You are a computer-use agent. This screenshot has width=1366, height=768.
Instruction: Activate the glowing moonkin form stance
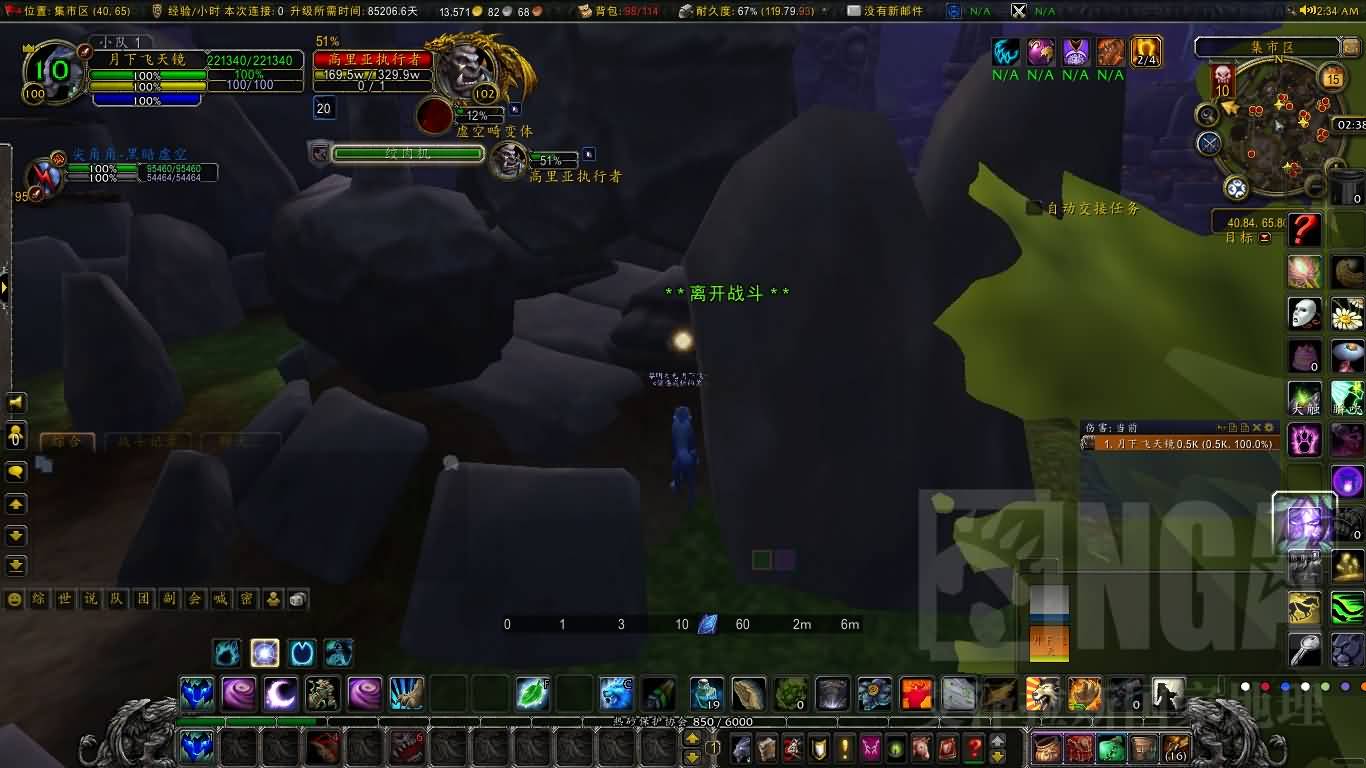(264, 654)
